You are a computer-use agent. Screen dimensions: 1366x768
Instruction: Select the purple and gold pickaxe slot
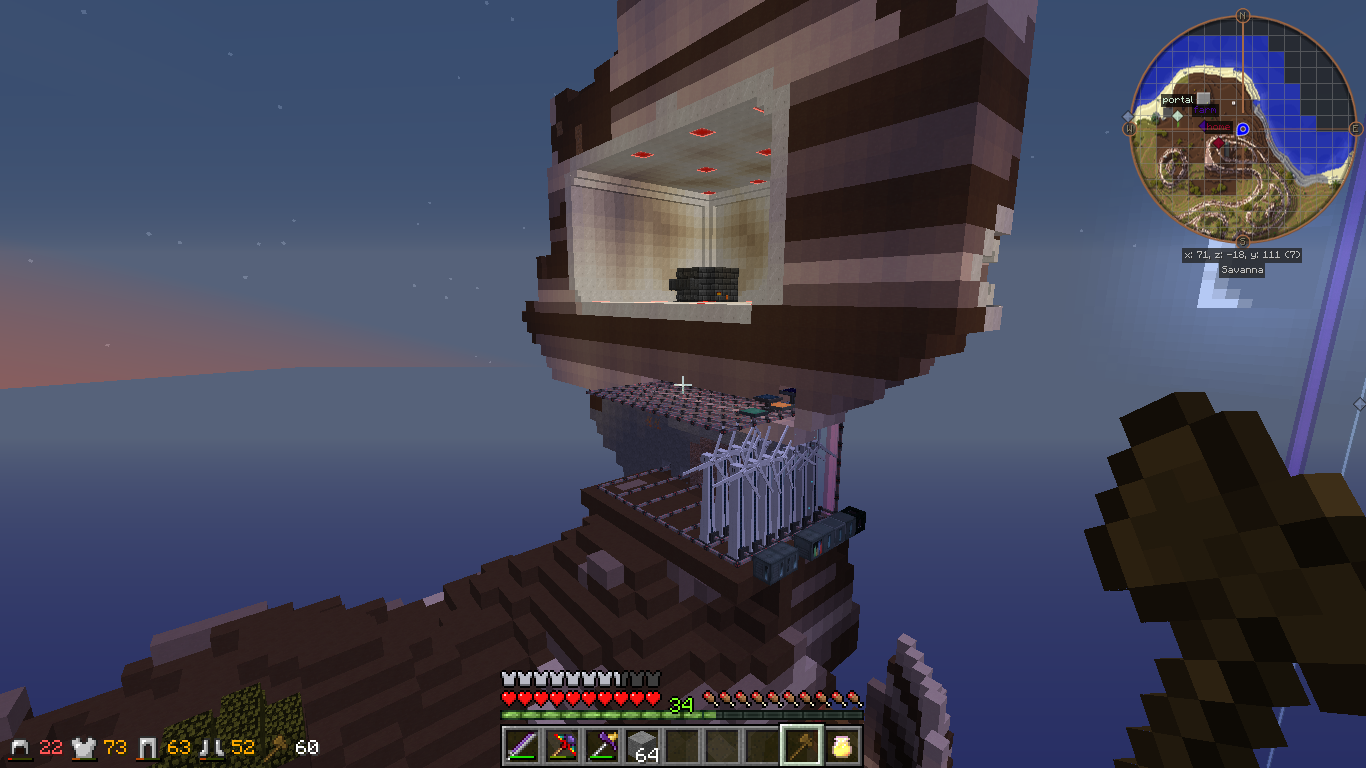(600, 745)
